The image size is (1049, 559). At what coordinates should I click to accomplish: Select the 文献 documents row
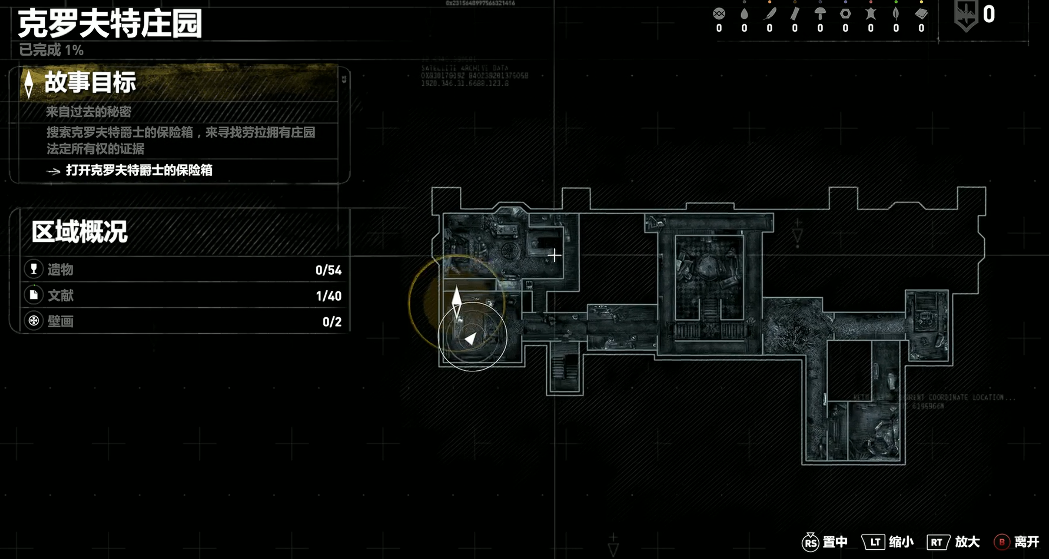pos(180,296)
